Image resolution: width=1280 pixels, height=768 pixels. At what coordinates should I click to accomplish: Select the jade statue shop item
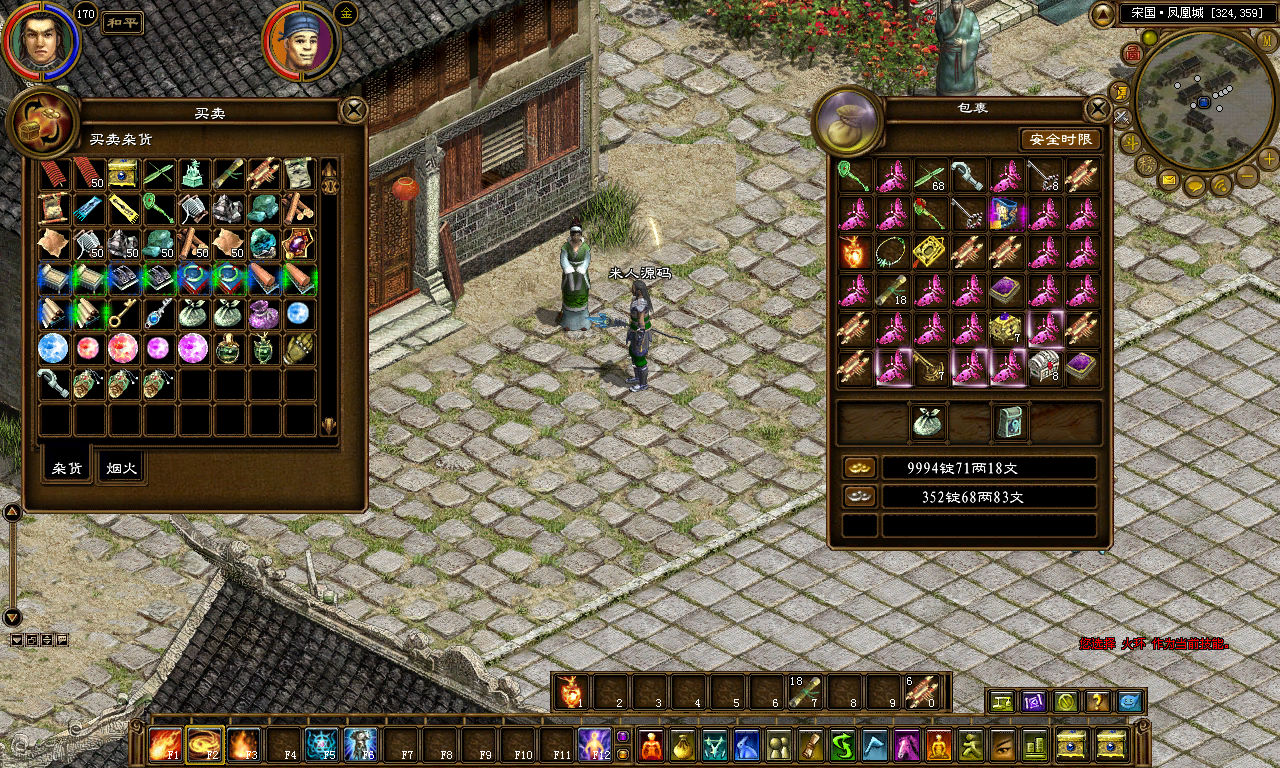pos(194,175)
